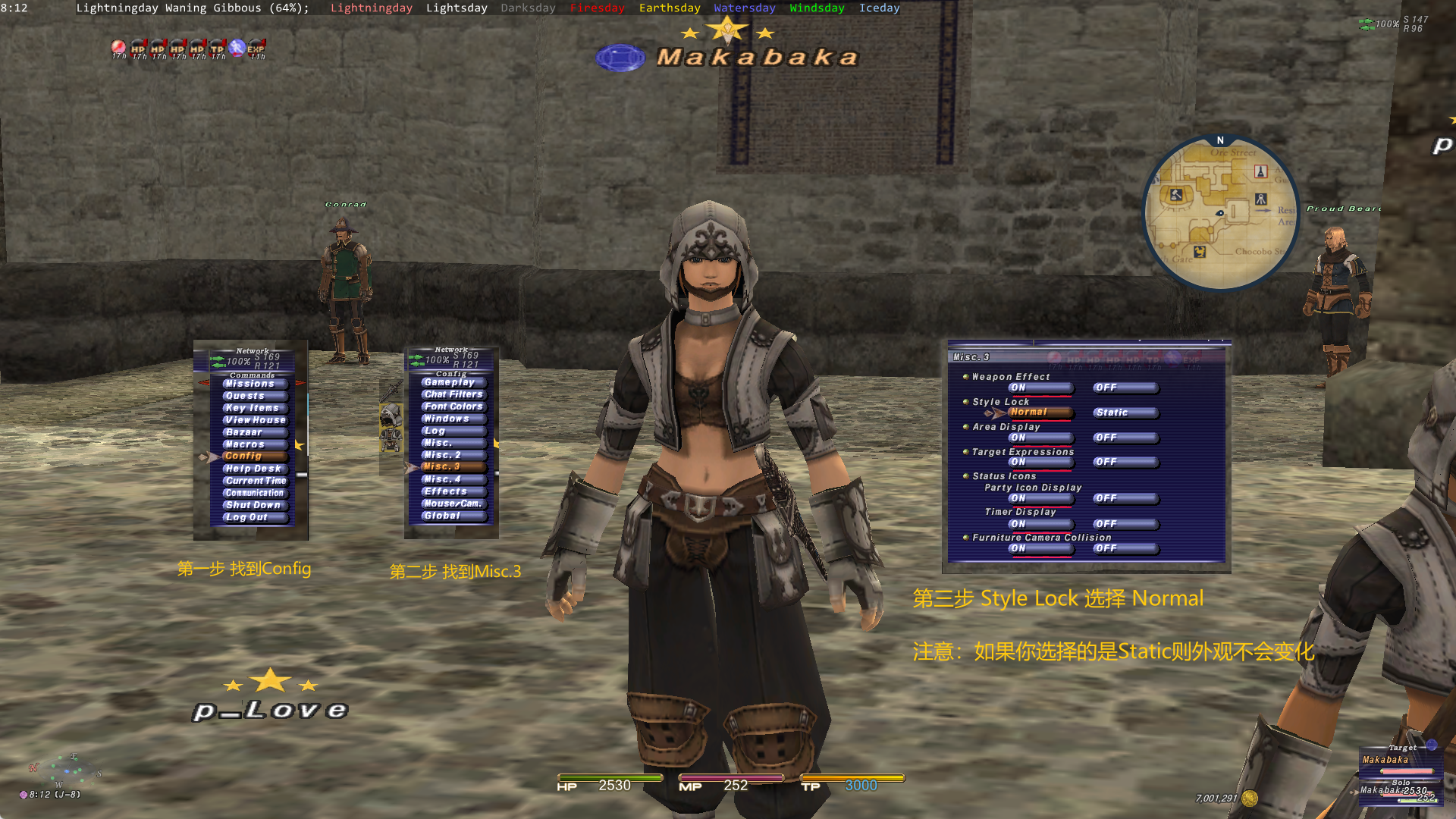Select Key Items in the Commands menu
1456x819 pixels.
coord(252,408)
